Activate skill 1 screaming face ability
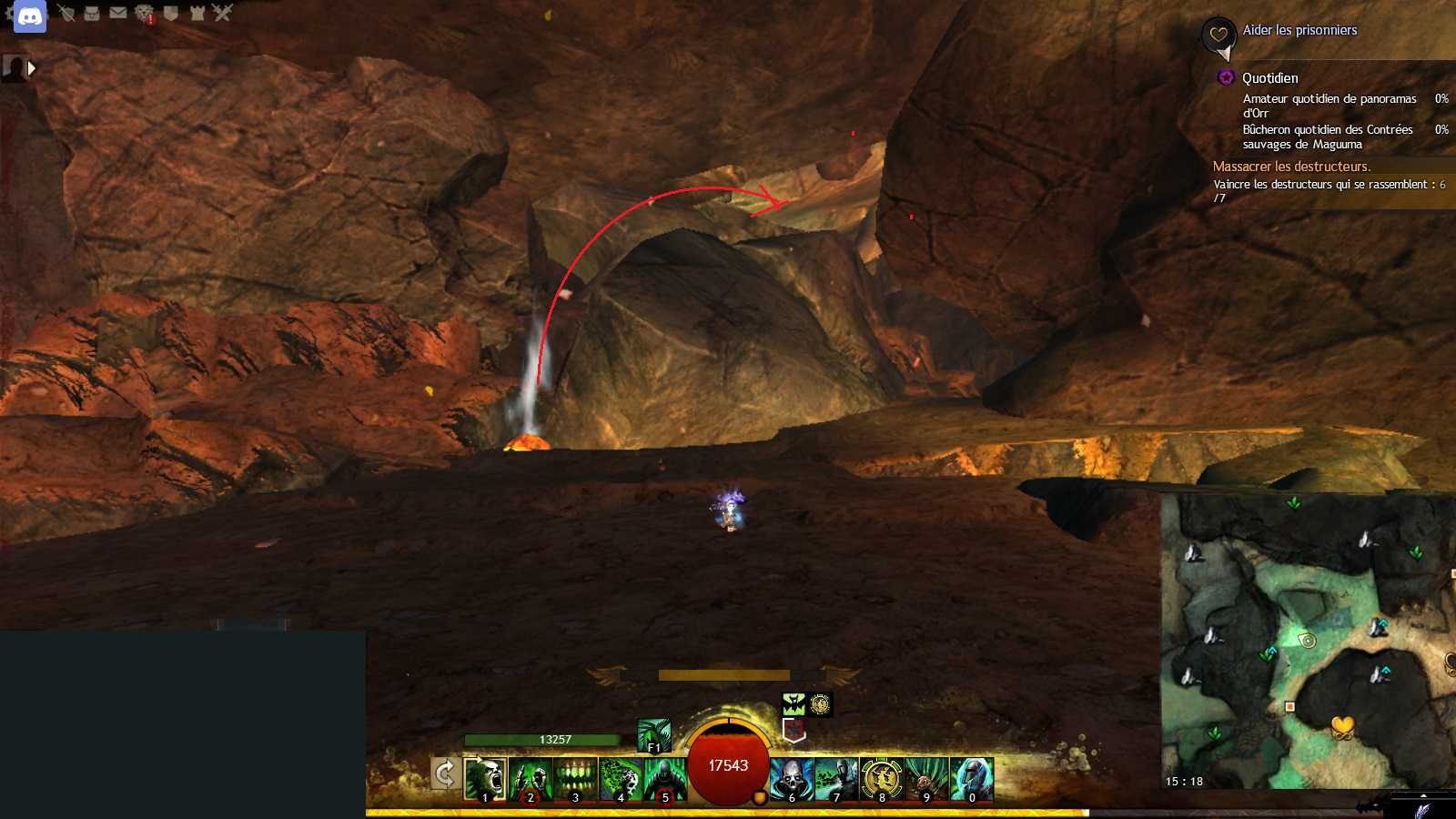 pos(485,780)
